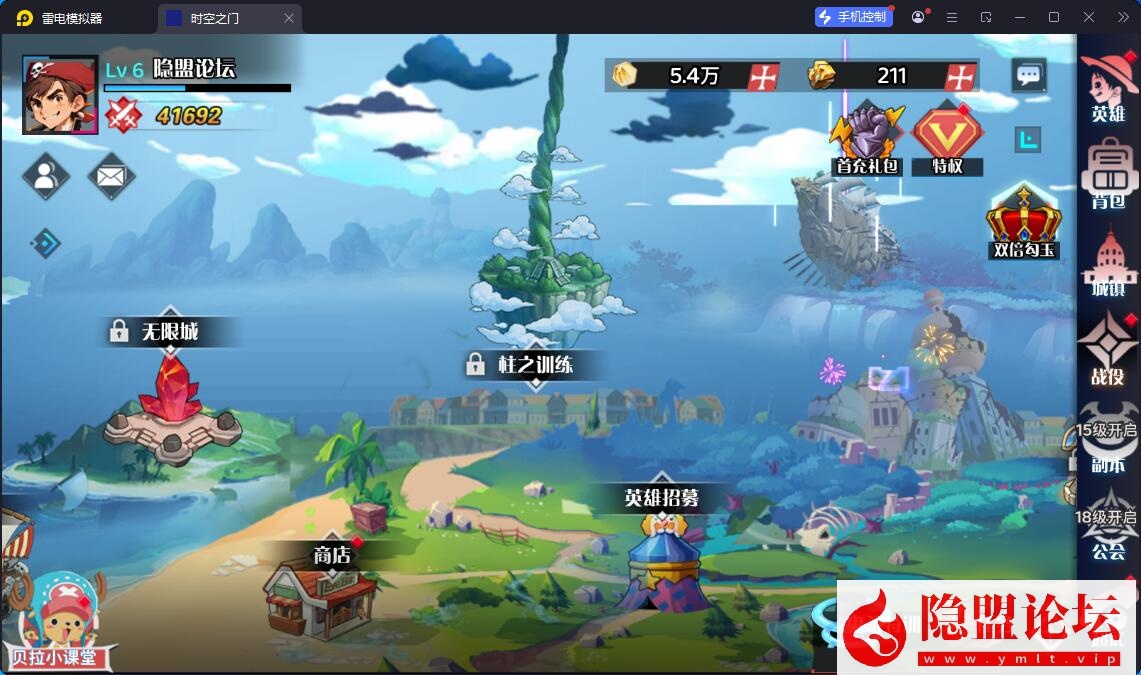This screenshot has height=675, width=1141.
Task: Open the 背包 backpack inventory
Action: coord(1108,175)
